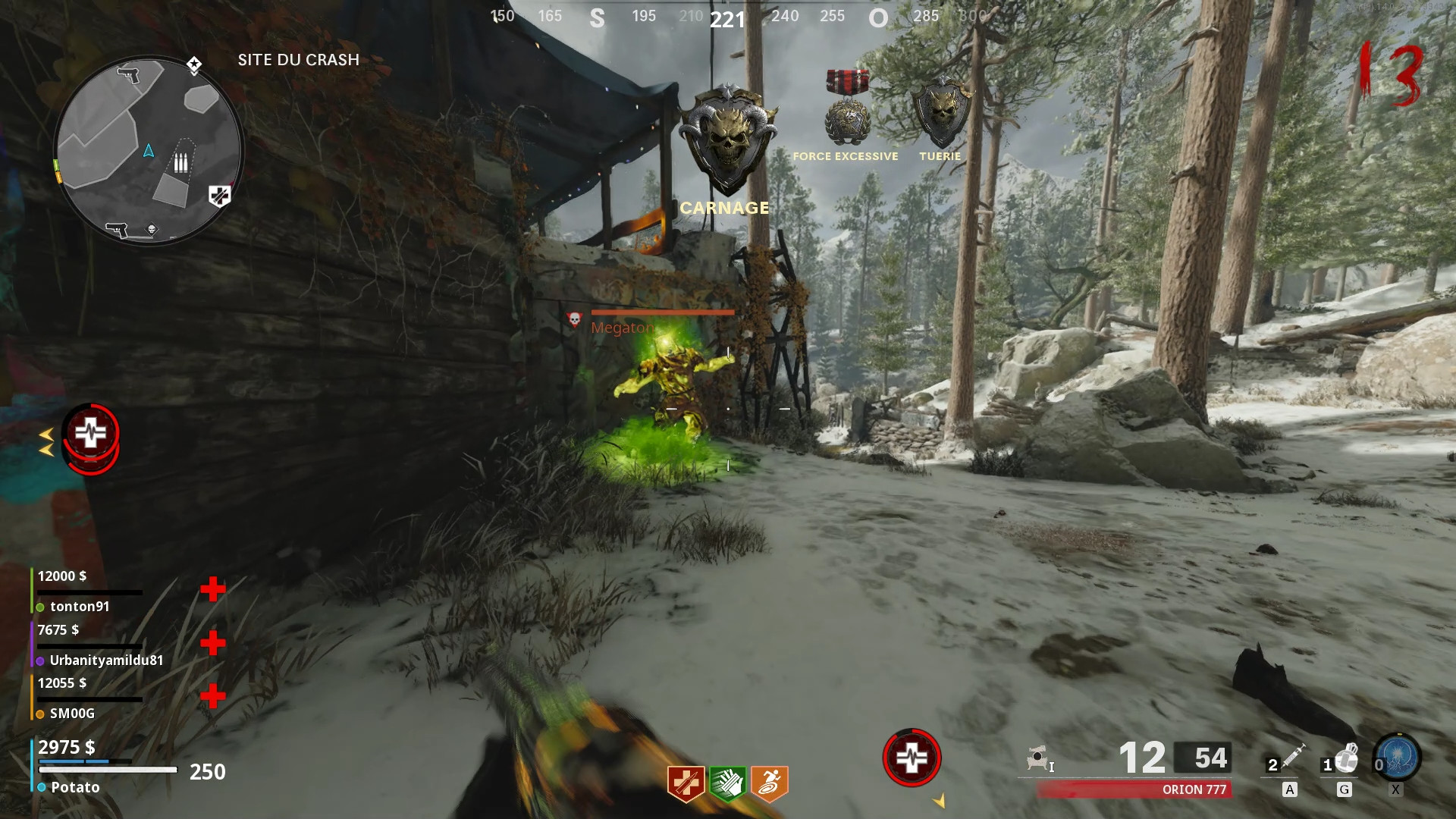Click the weapon attachment icon beside ammo
This screenshot has width=1456, height=819.
click(x=1039, y=758)
